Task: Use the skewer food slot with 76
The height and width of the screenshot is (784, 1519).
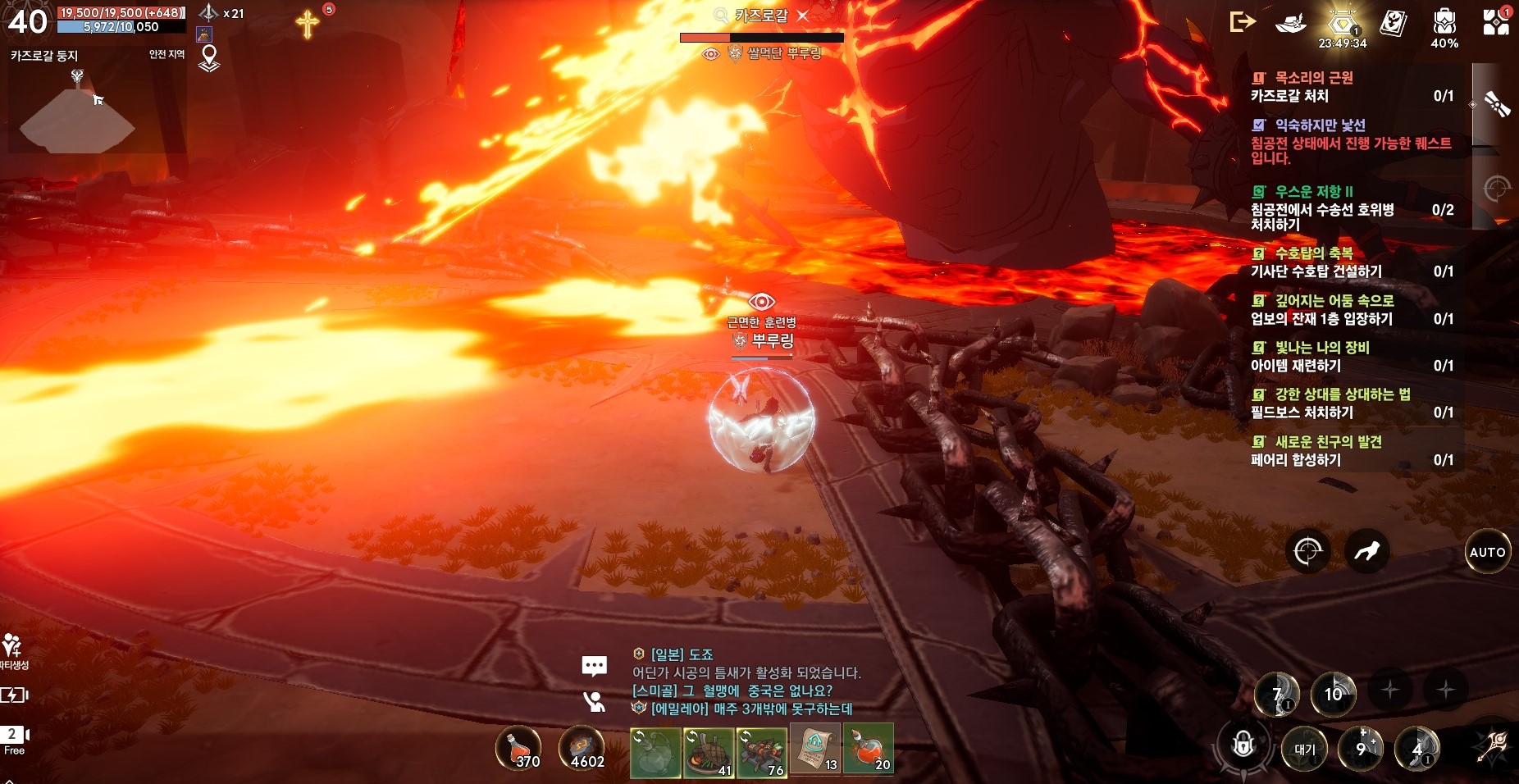Action: coord(761,752)
